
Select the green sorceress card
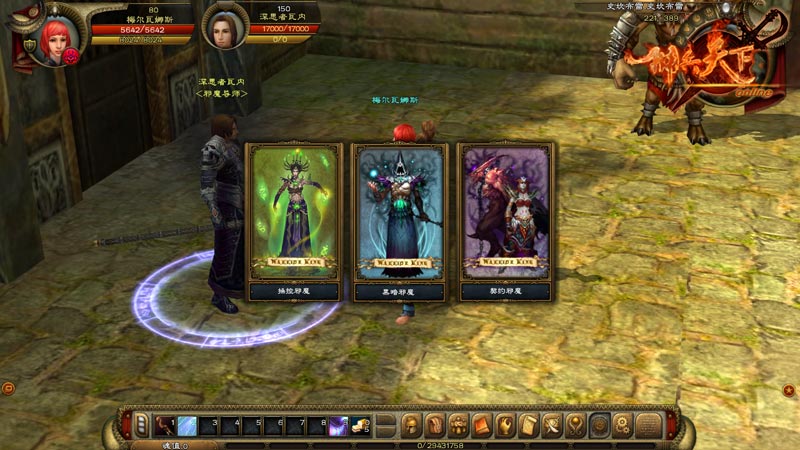[x=294, y=212]
